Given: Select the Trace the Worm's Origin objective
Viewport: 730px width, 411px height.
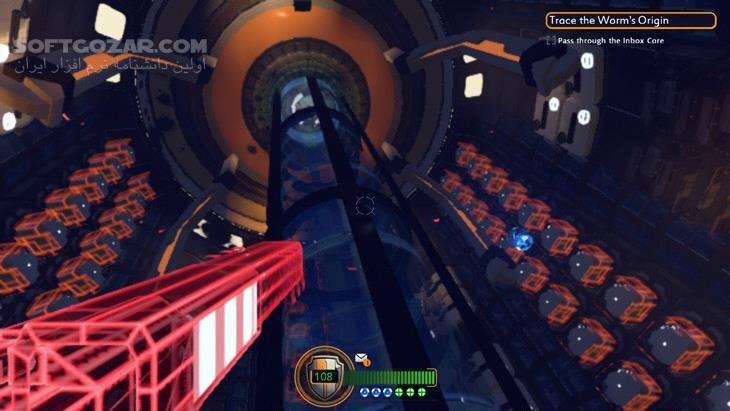Looking at the screenshot, I should tap(630, 20).
